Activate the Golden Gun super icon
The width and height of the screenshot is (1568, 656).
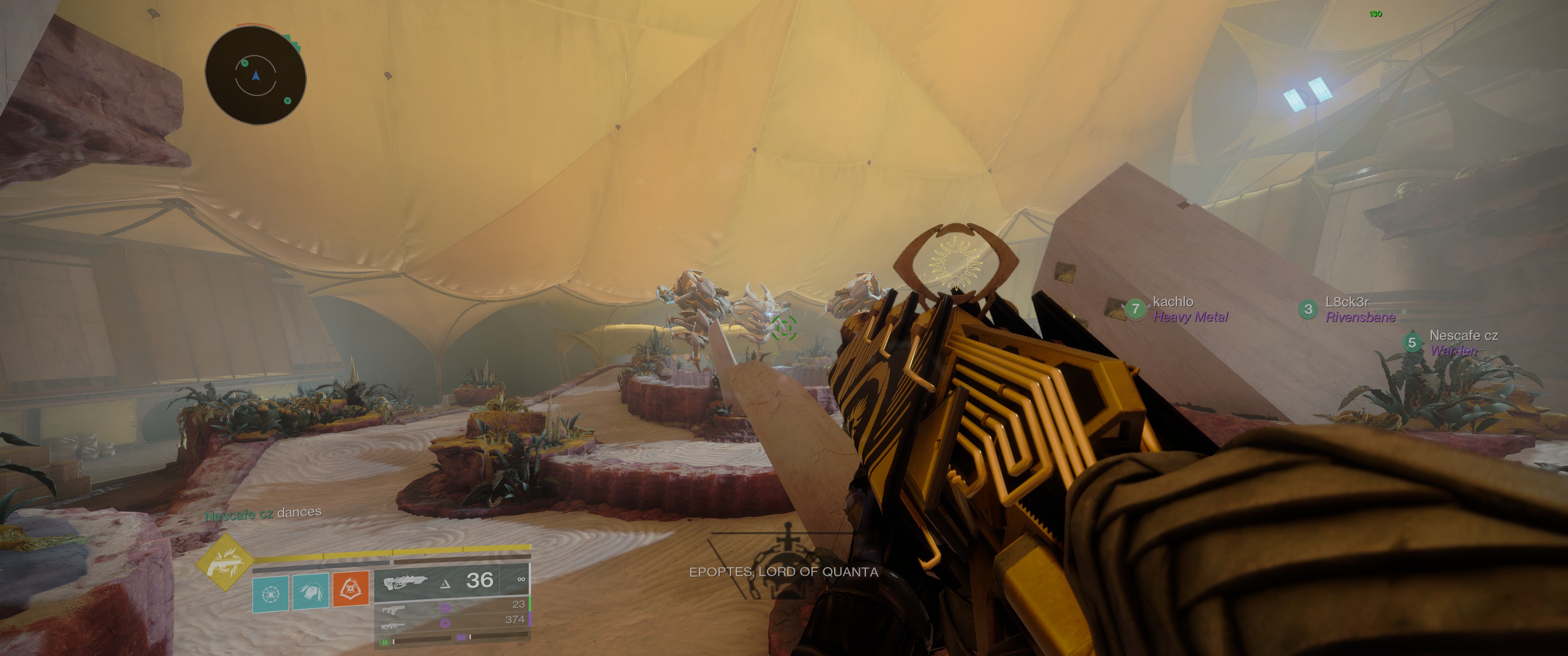tap(224, 563)
